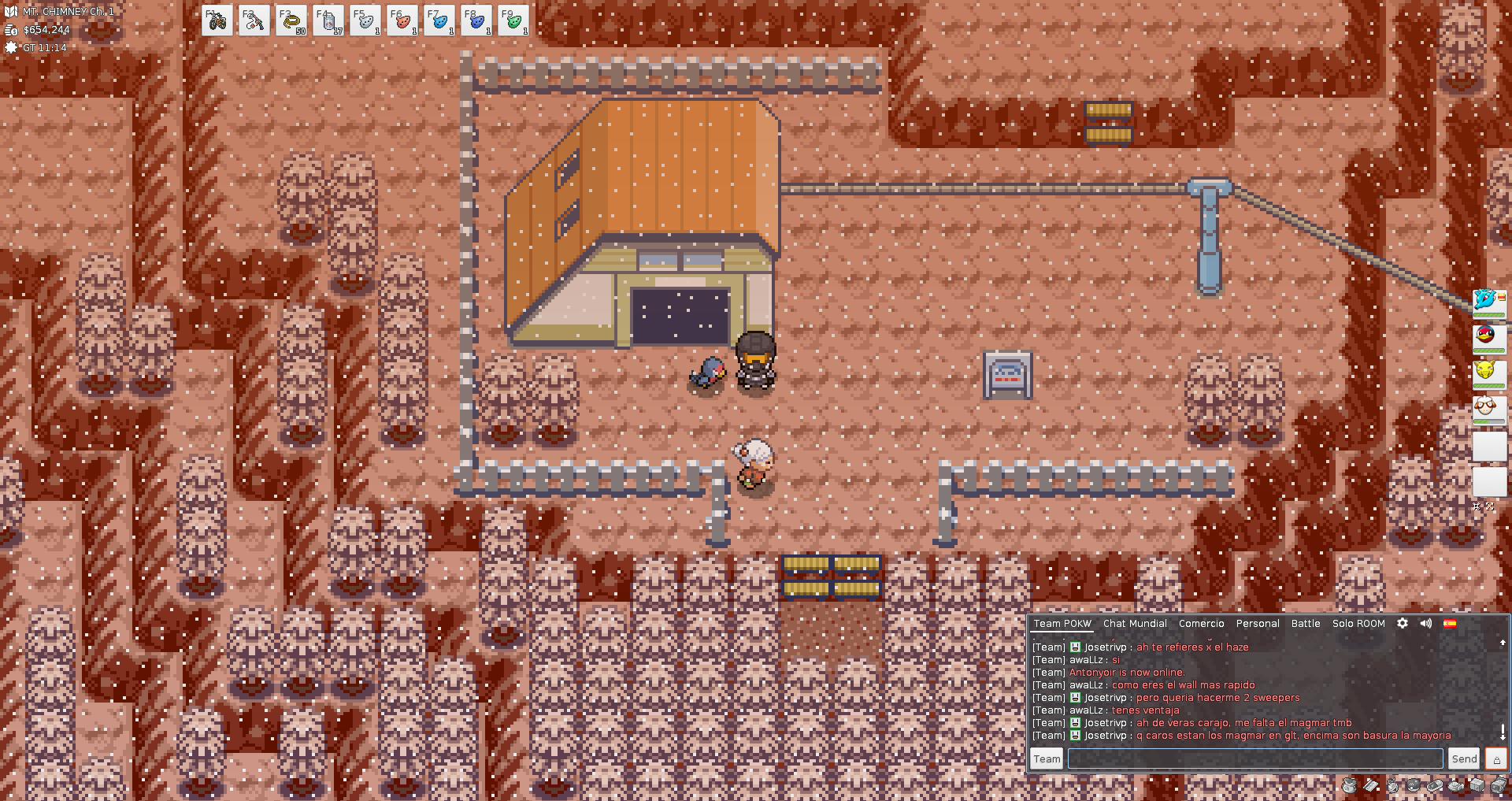The width and height of the screenshot is (1512, 801).
Task: Use the escape rope in F3
Action: tap(291, 21)
